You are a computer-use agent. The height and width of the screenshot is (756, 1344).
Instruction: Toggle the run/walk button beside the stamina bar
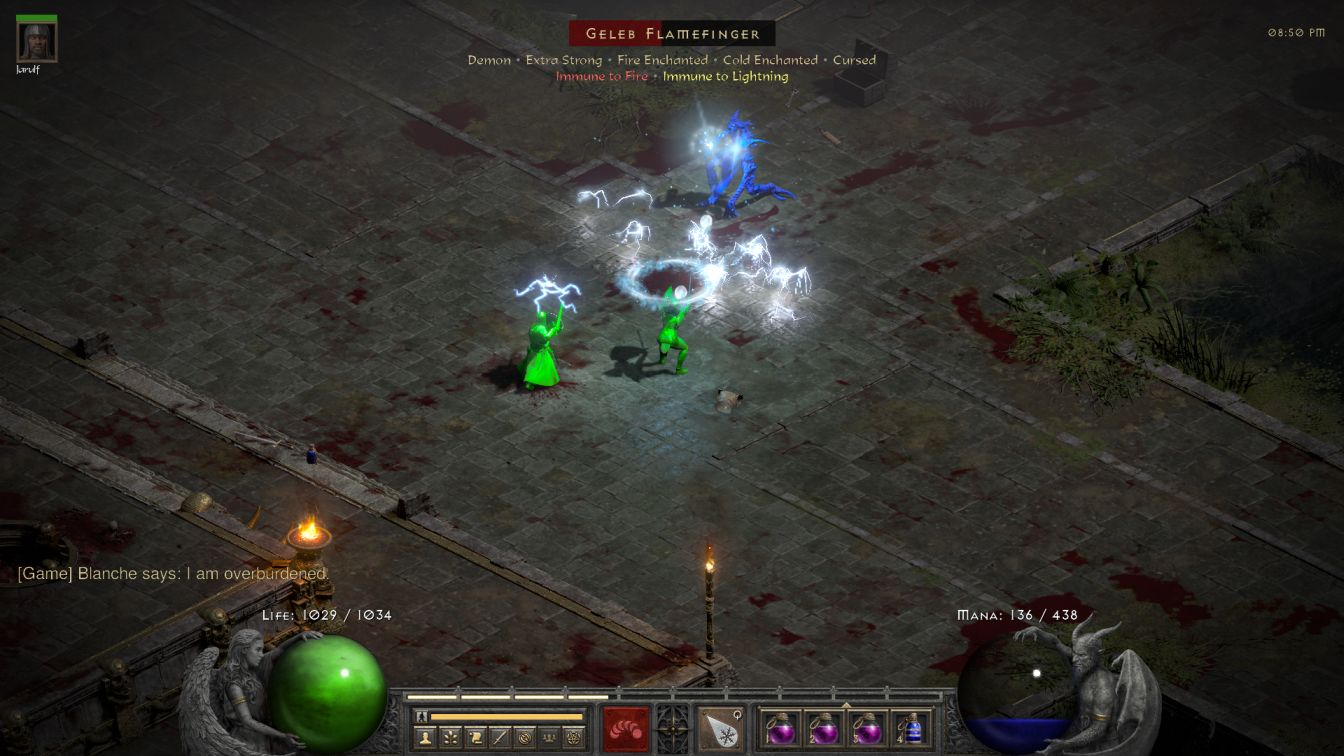pos(422,716)
